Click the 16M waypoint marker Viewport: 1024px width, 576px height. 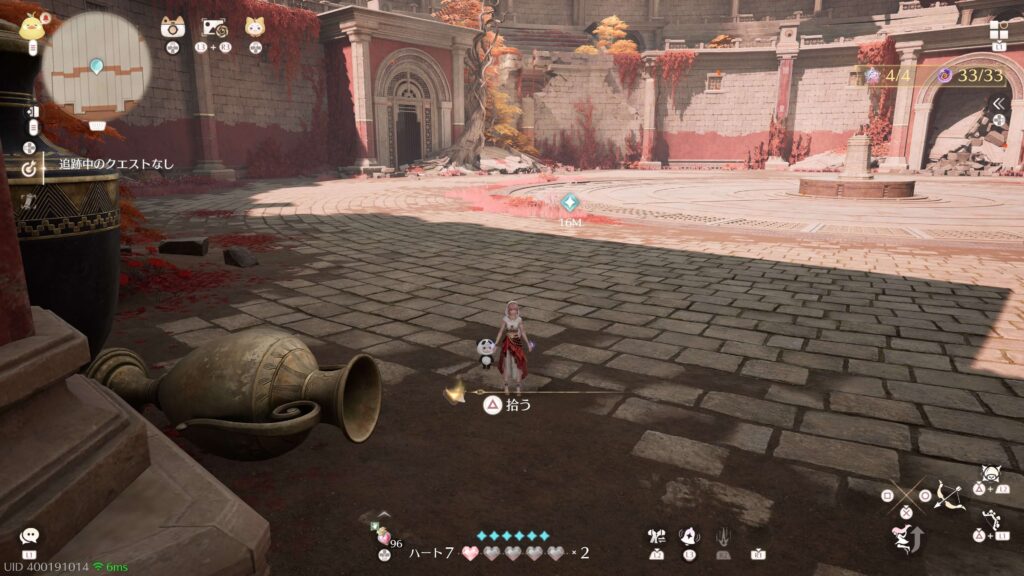pyautogui.click(x=570, y=202)
